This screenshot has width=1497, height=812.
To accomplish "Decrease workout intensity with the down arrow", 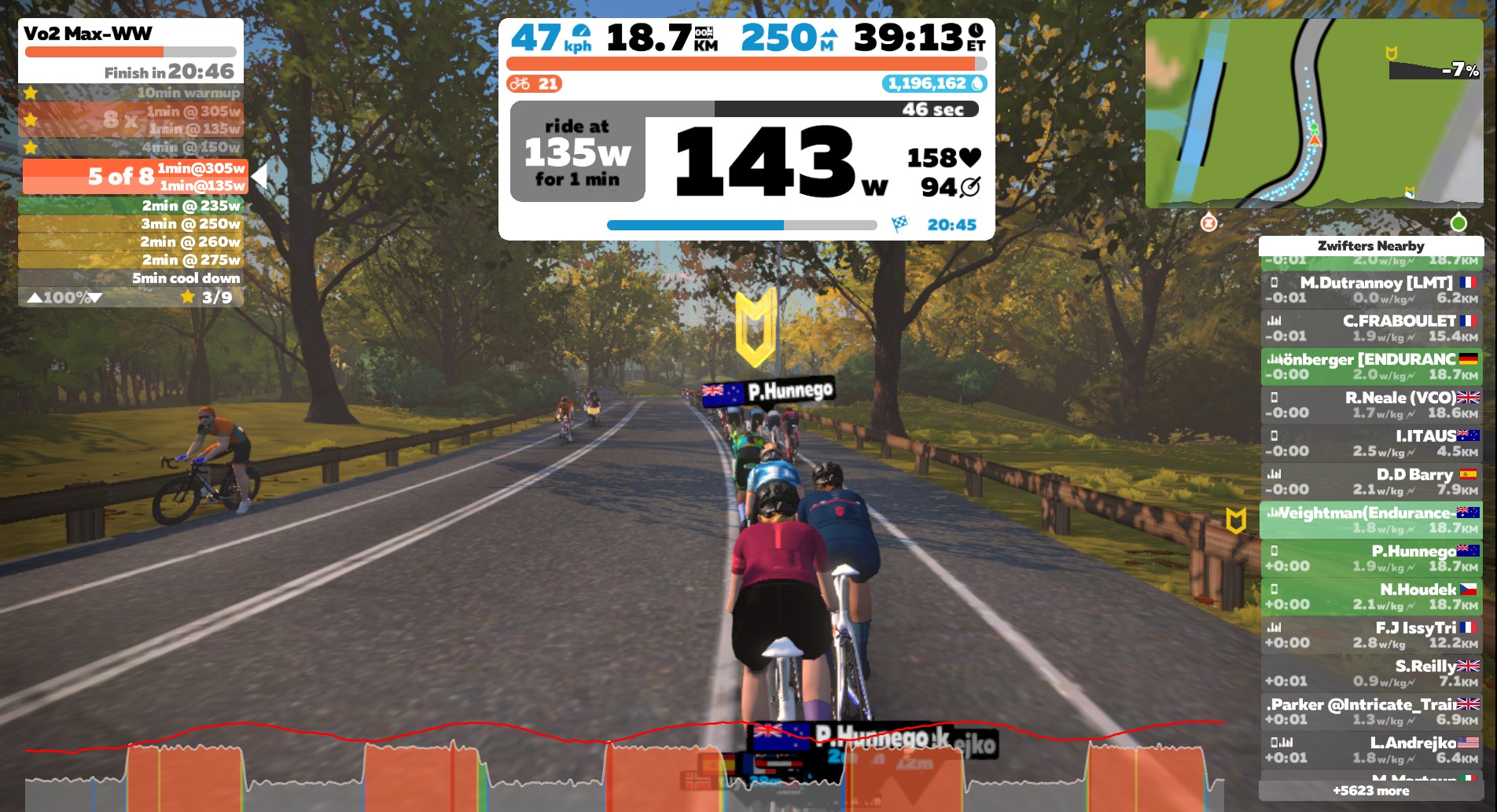I will (96, 298).
